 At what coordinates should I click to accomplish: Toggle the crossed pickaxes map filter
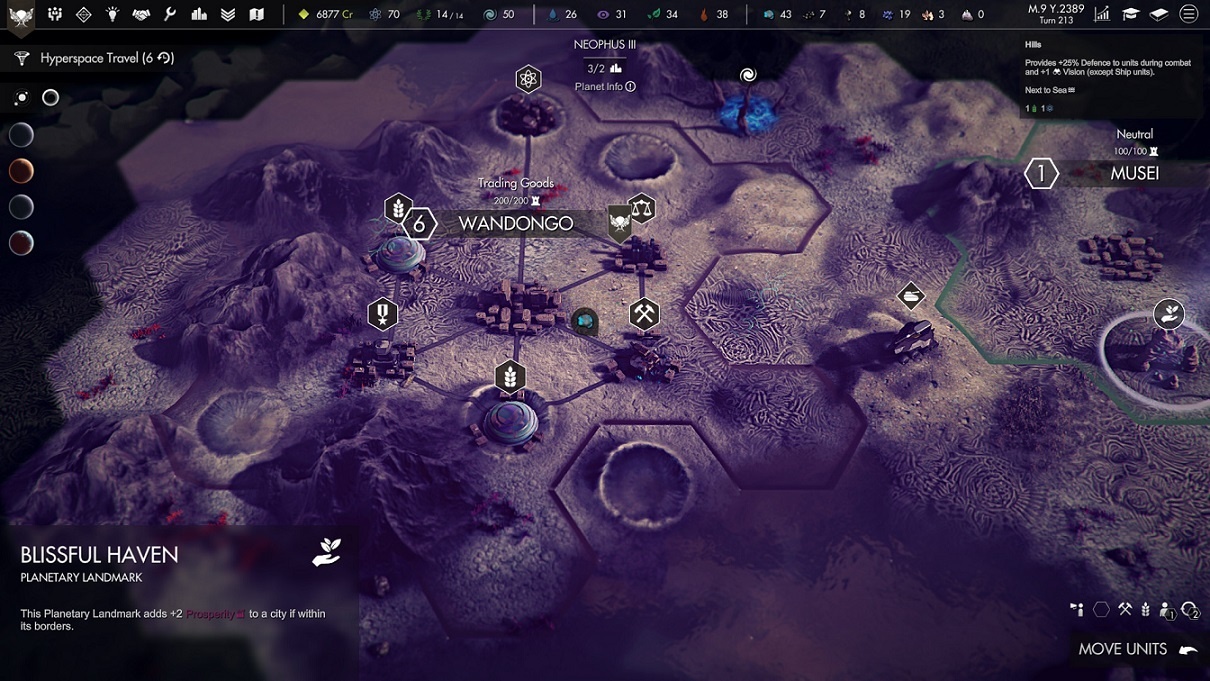pyautogui.click(x=1125, y=608)
